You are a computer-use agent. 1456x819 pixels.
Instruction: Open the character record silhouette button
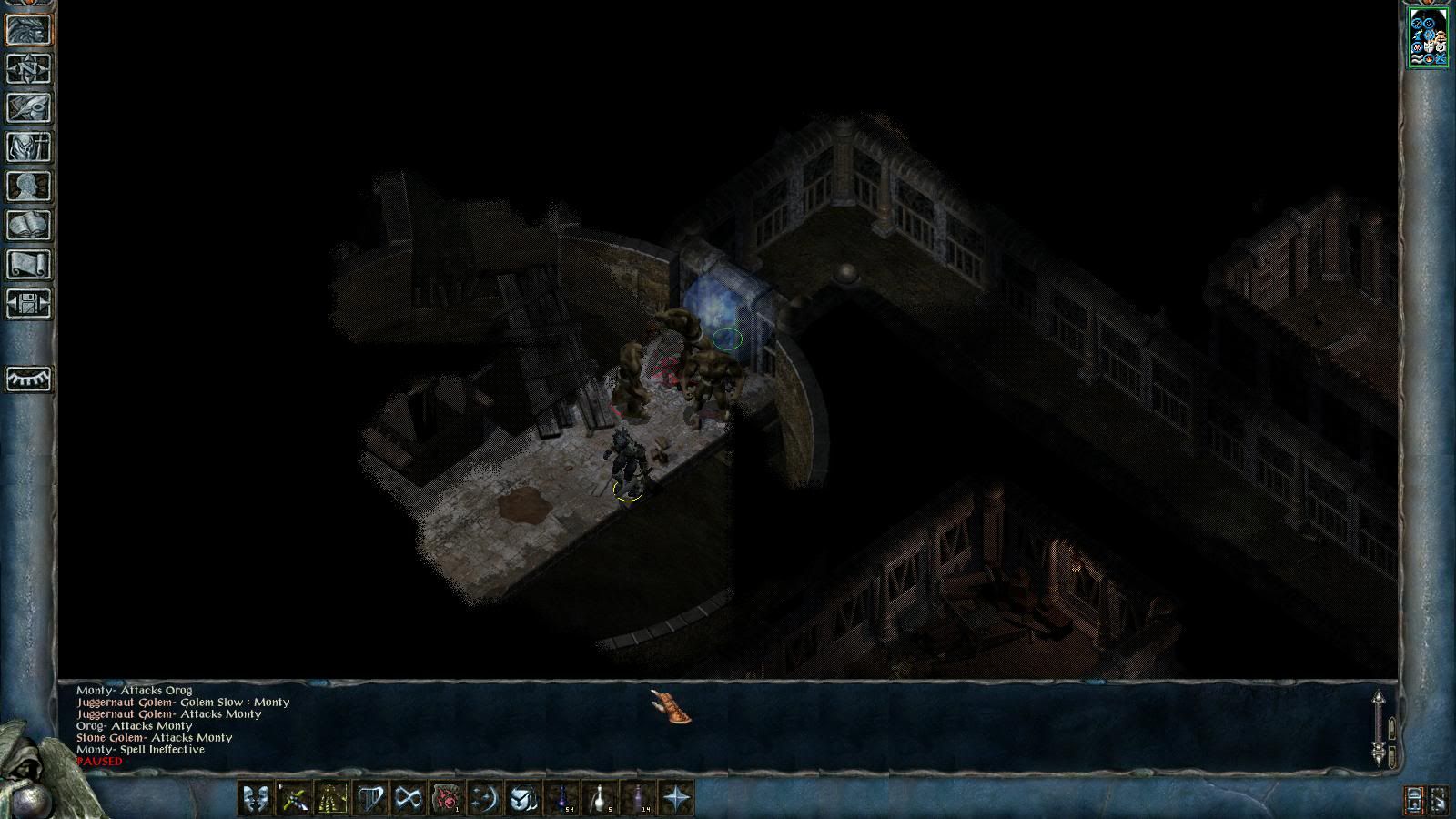(29, 186)
